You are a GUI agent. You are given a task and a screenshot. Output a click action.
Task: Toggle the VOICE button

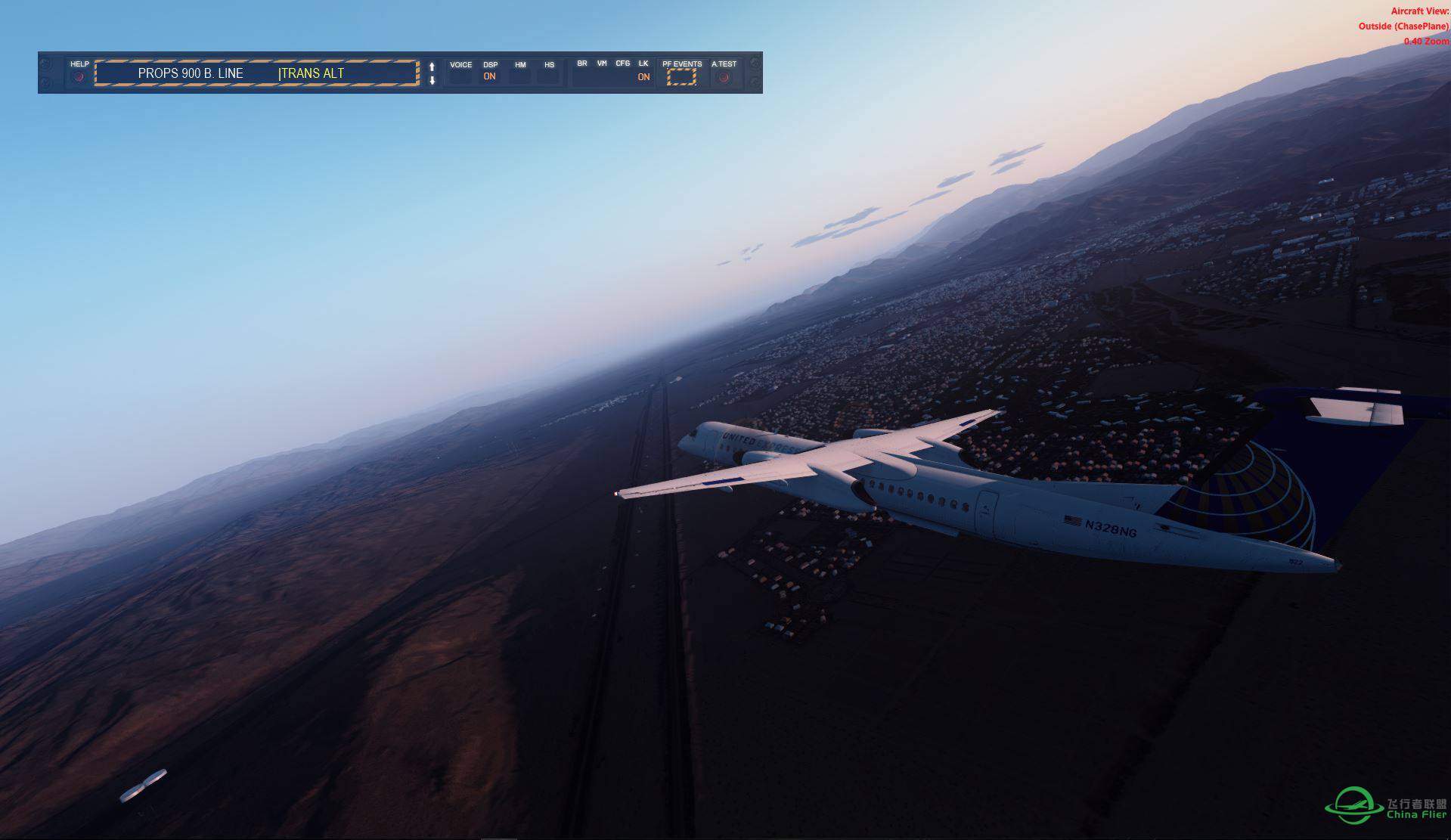[x=460, y=76]
